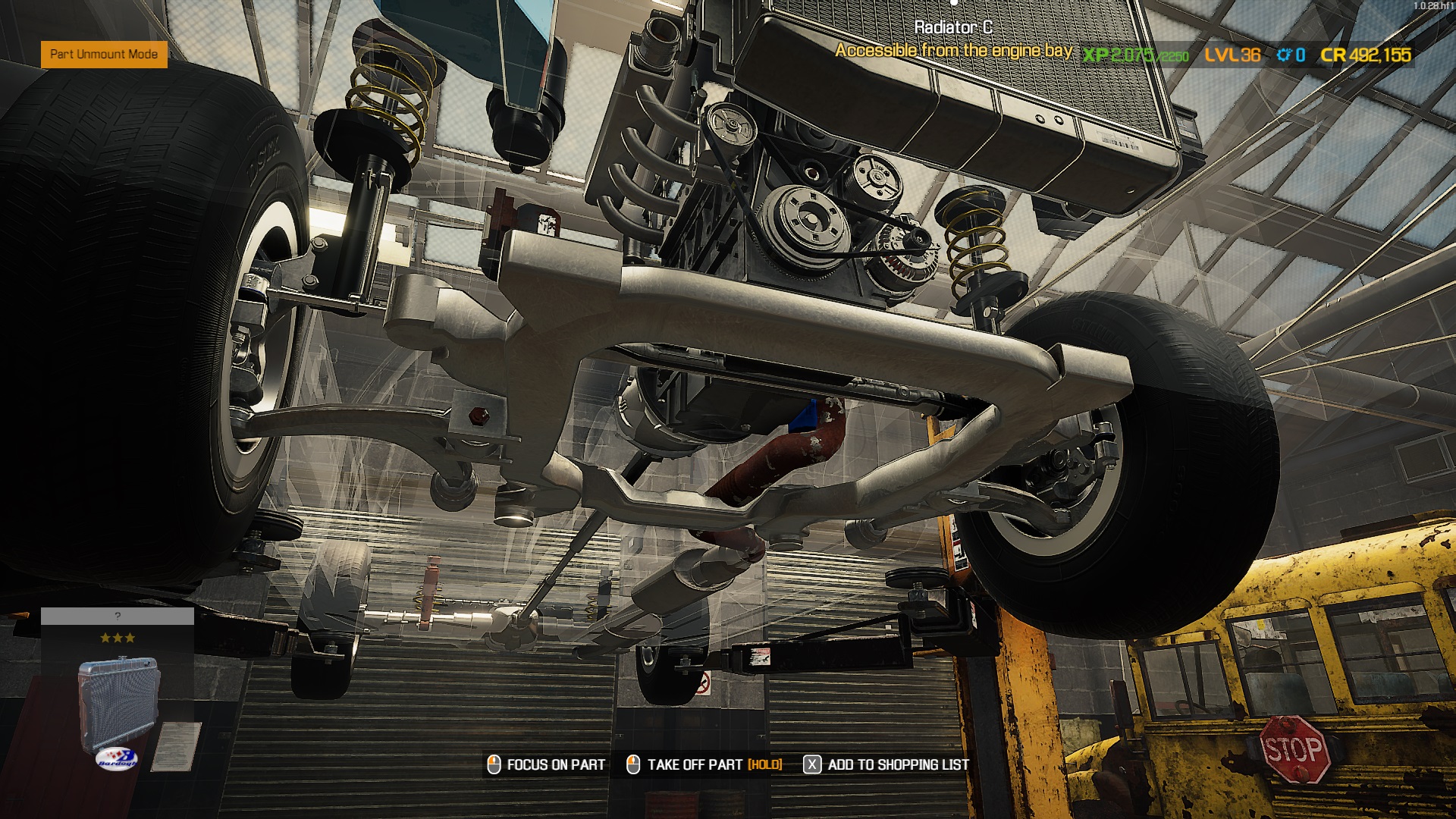Click the left mouse icon beside FOCUS ON PART
The height and width of the screenshot is (819, 1456).
tap(494, 764)
